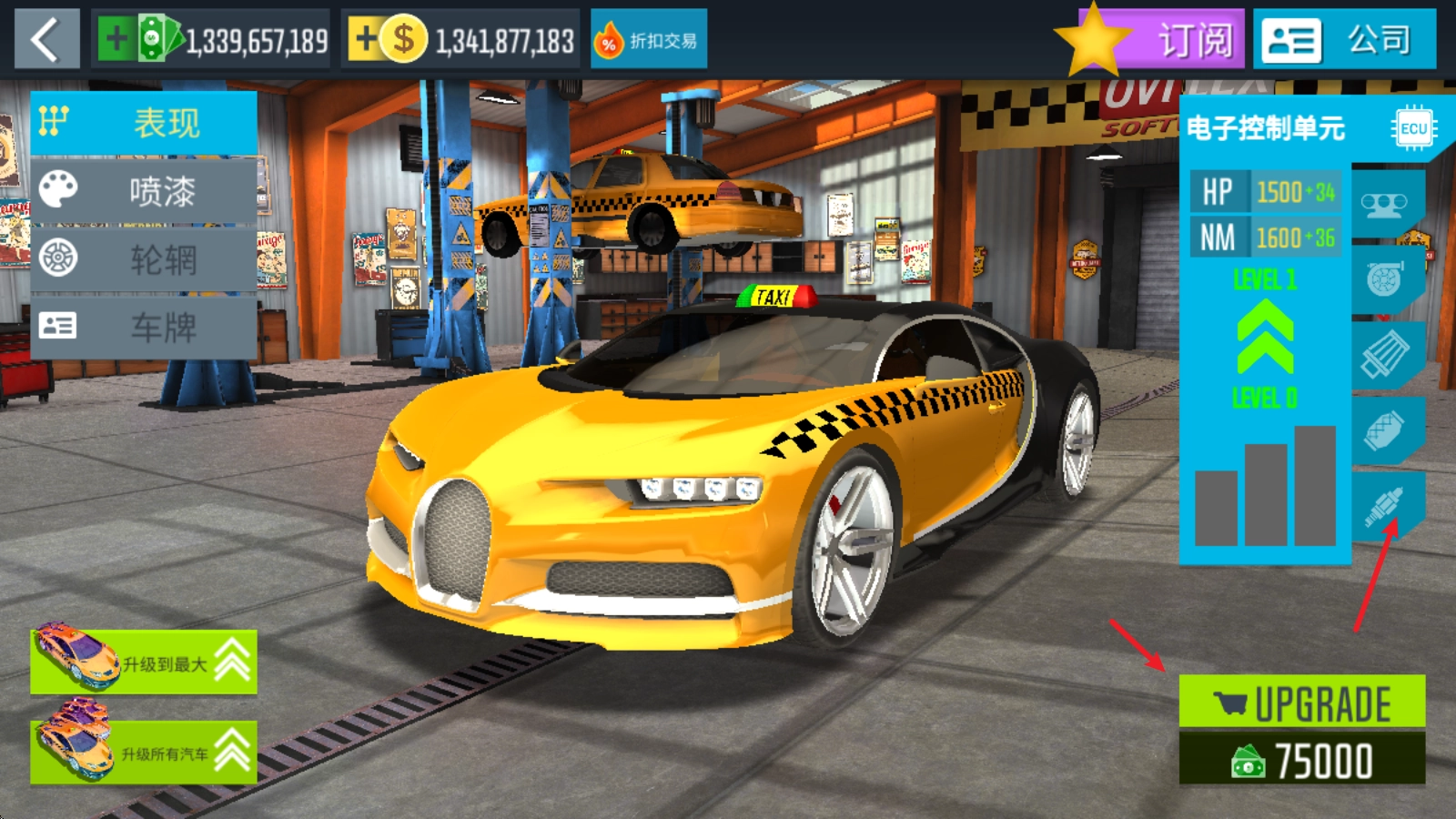Pick the air filter upgrade part
1456x819 pixels.
(1384, 354)
